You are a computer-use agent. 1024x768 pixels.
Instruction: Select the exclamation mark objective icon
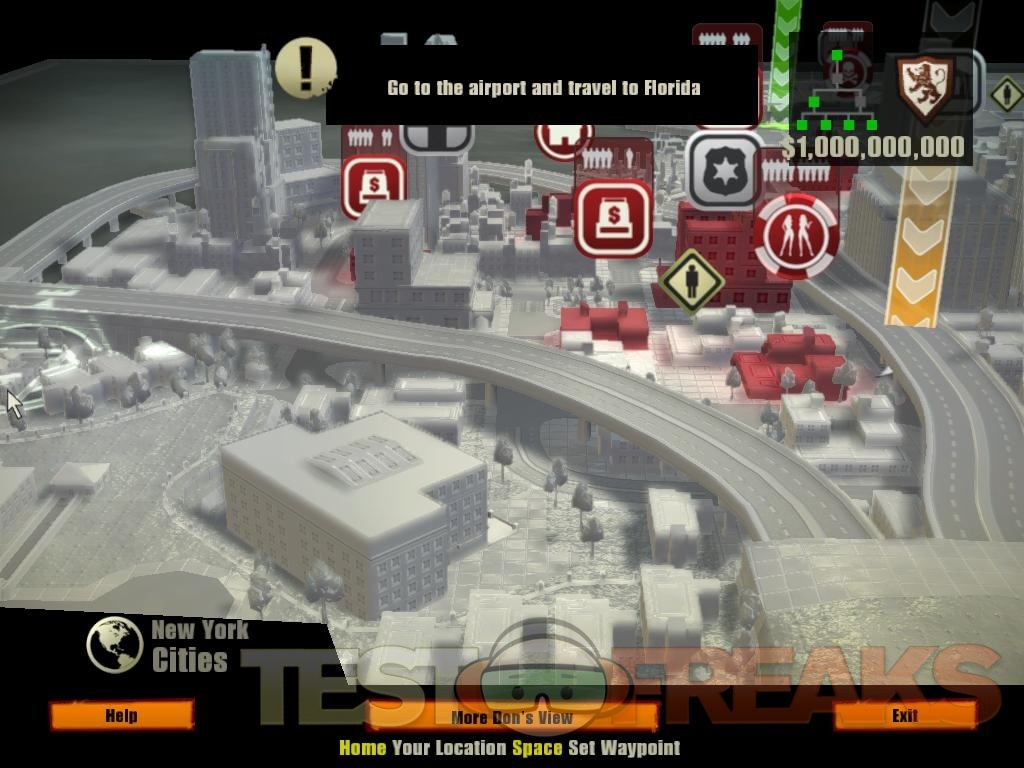coord(304,67)
